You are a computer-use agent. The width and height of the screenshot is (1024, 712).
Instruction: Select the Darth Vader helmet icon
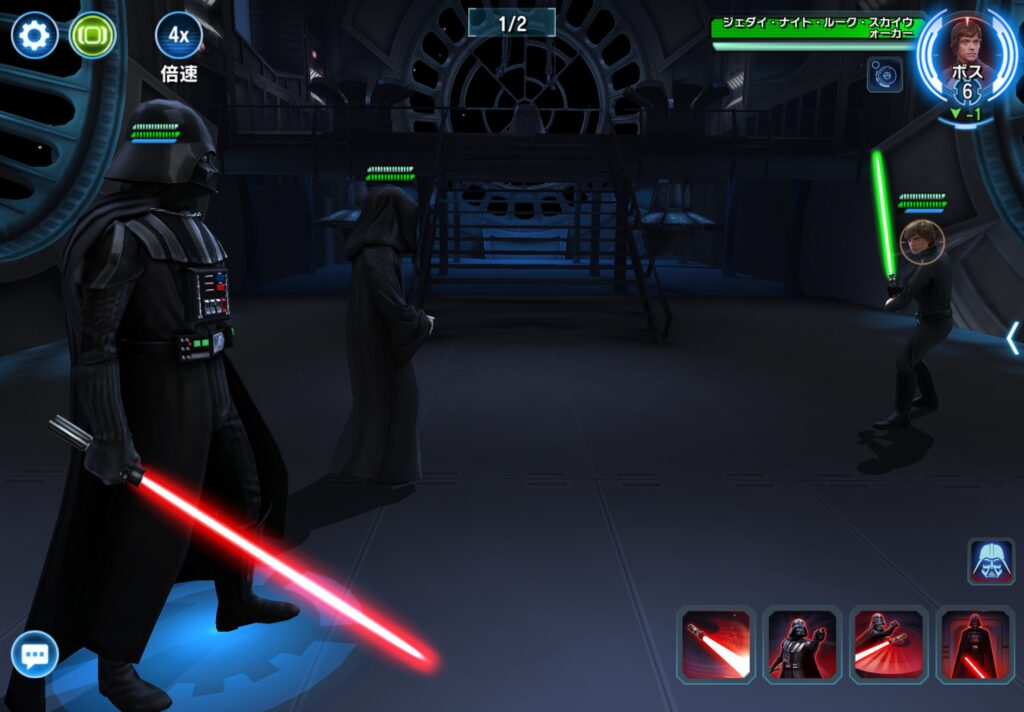(x=991, y=561)
